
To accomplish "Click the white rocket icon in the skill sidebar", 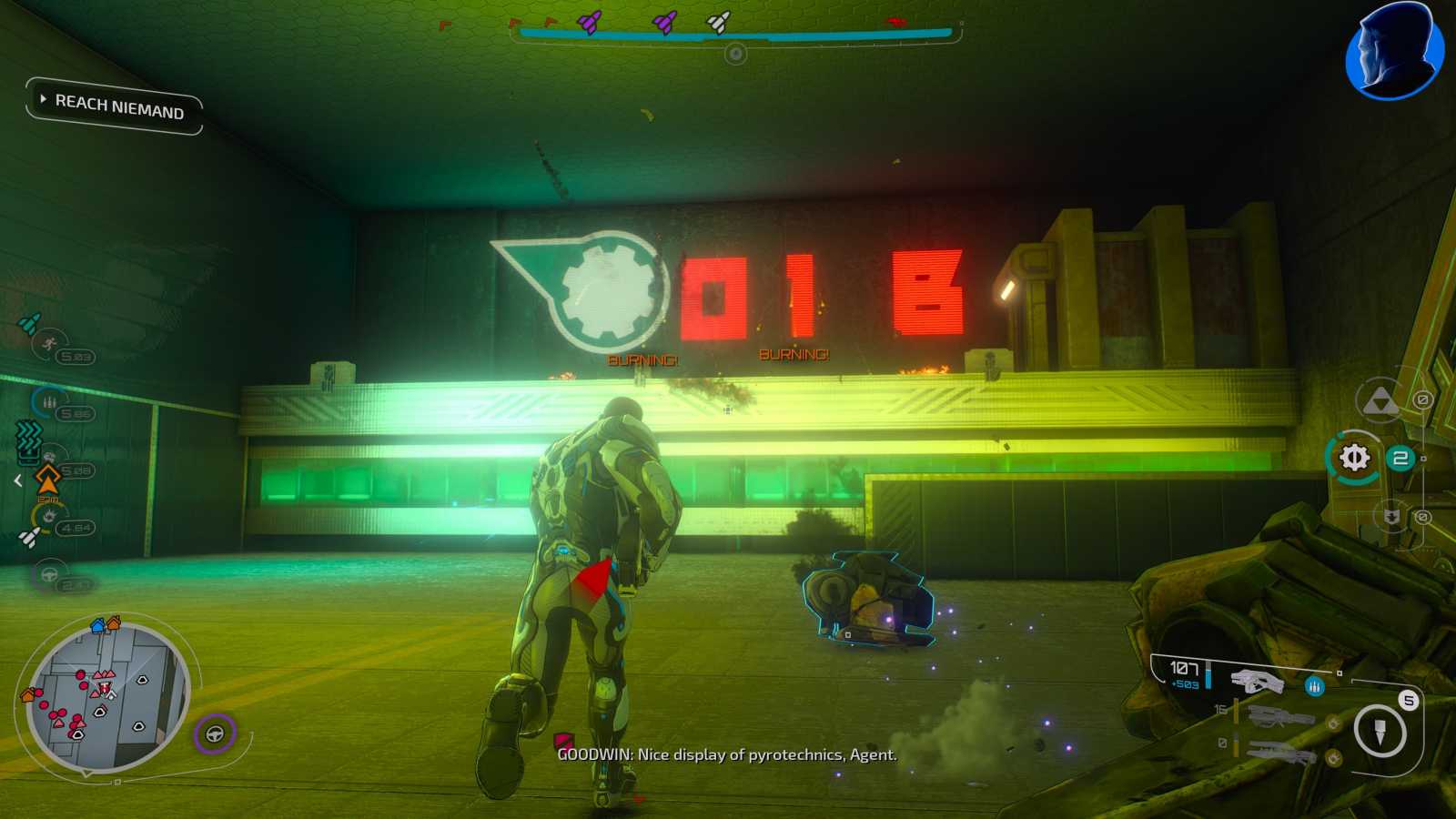I will [30, 535].
